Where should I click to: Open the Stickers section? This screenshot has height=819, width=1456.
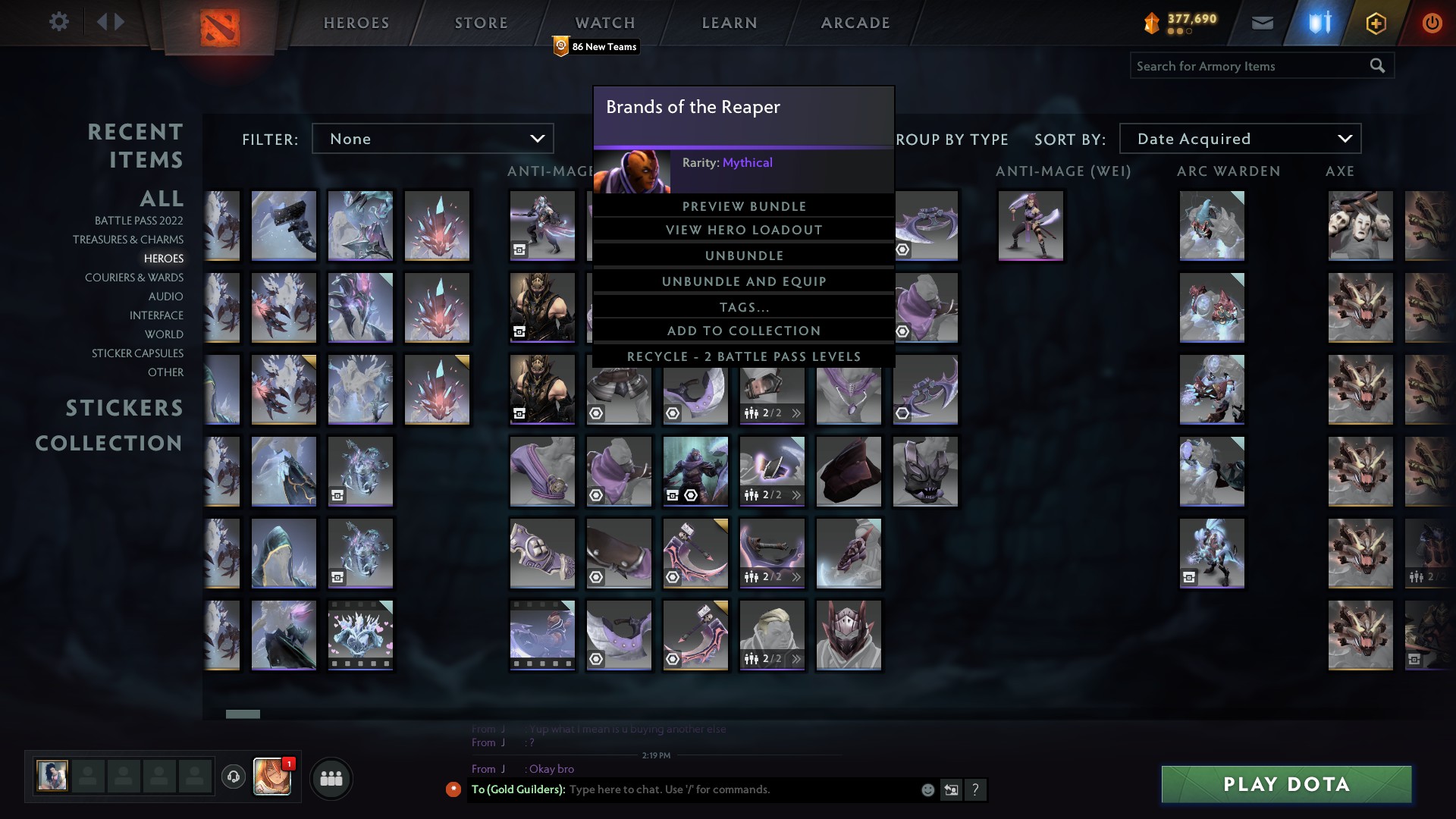click(124, 408)
